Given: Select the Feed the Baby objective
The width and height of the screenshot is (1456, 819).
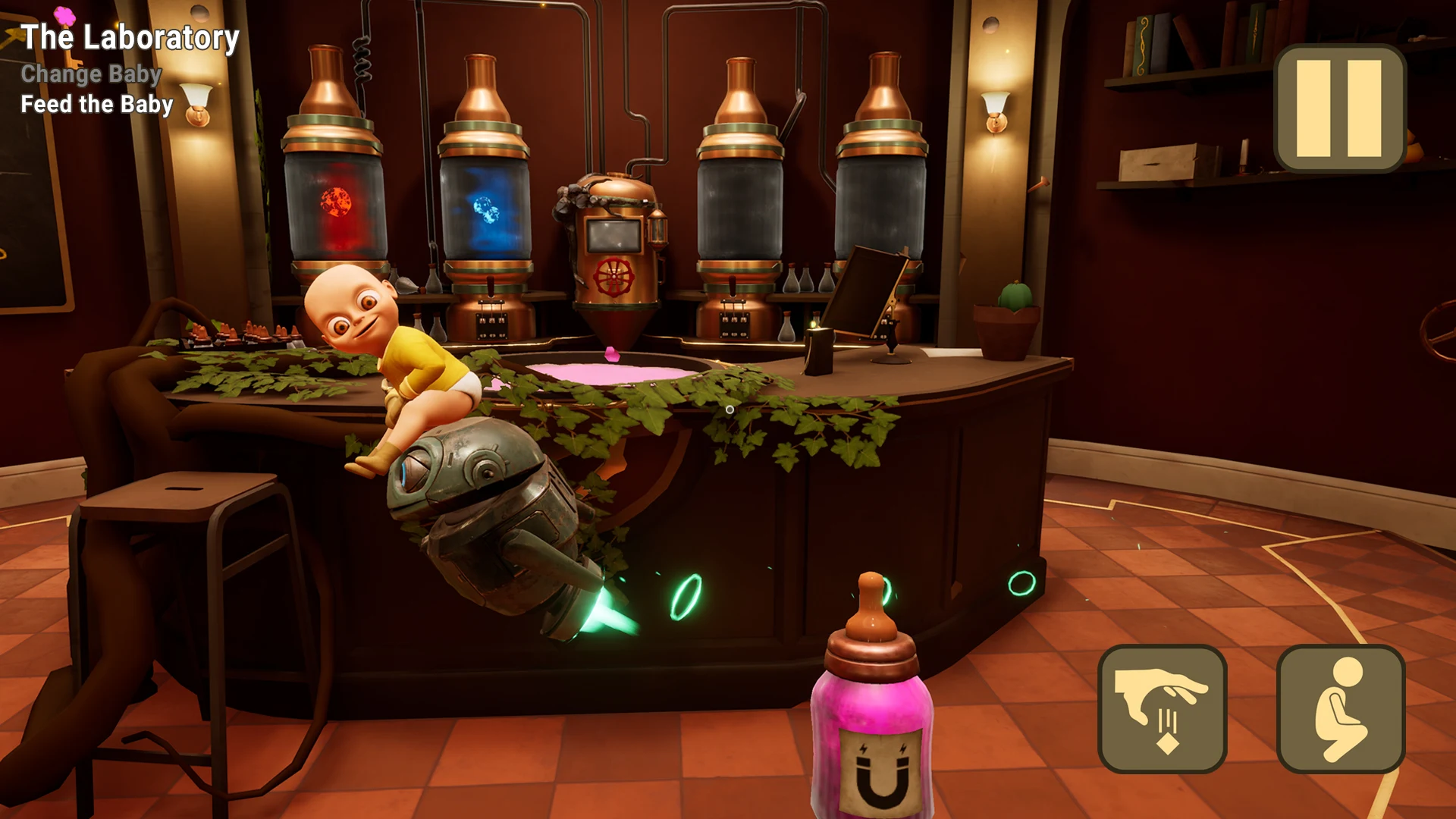Looking at the screenshot, I should 96,105.
